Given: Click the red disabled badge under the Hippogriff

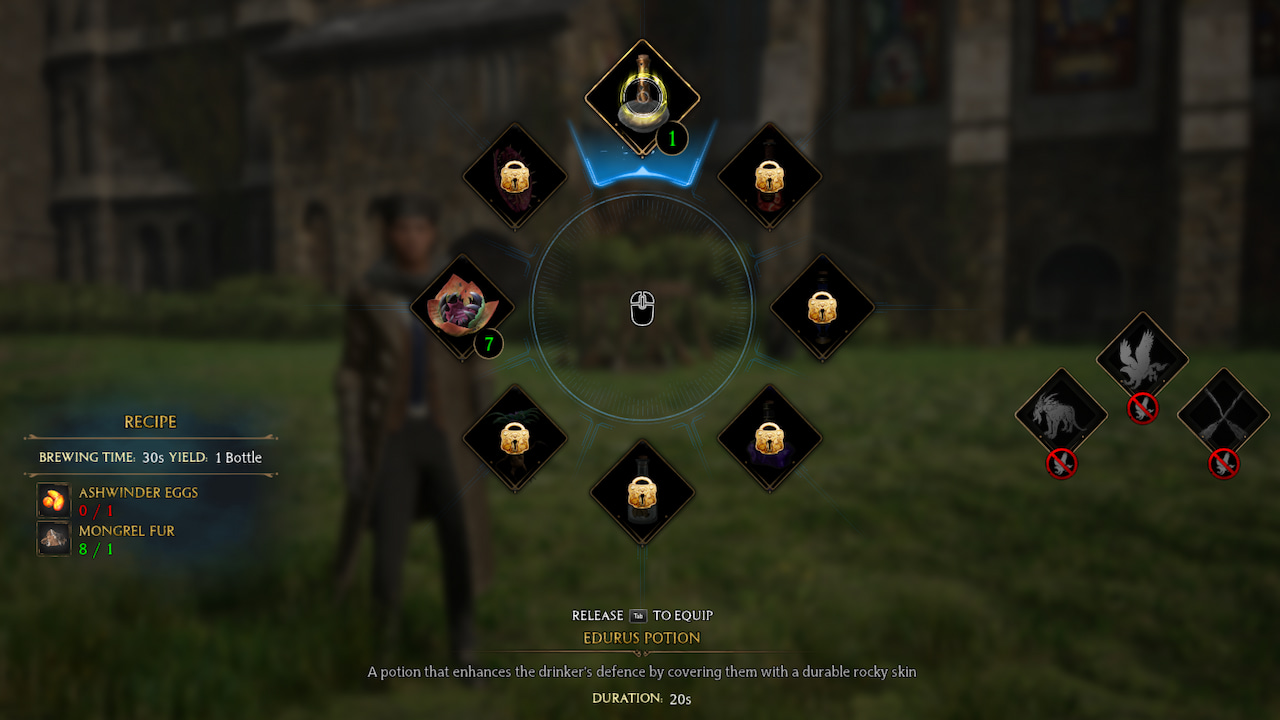Looking at the screenshot, I should [1142, 409].
